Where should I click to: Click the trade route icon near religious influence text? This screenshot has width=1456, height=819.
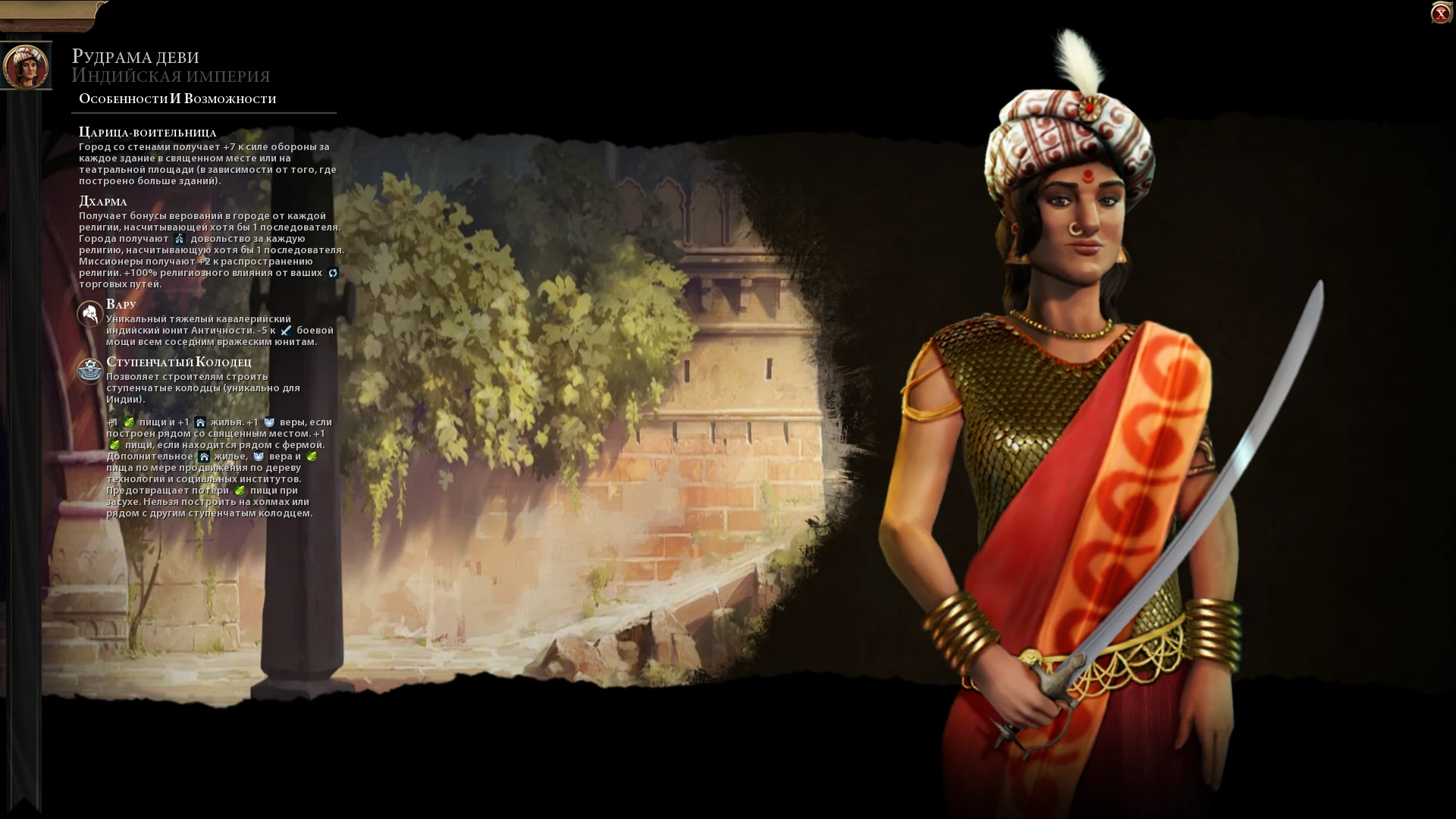coord(334,275)
